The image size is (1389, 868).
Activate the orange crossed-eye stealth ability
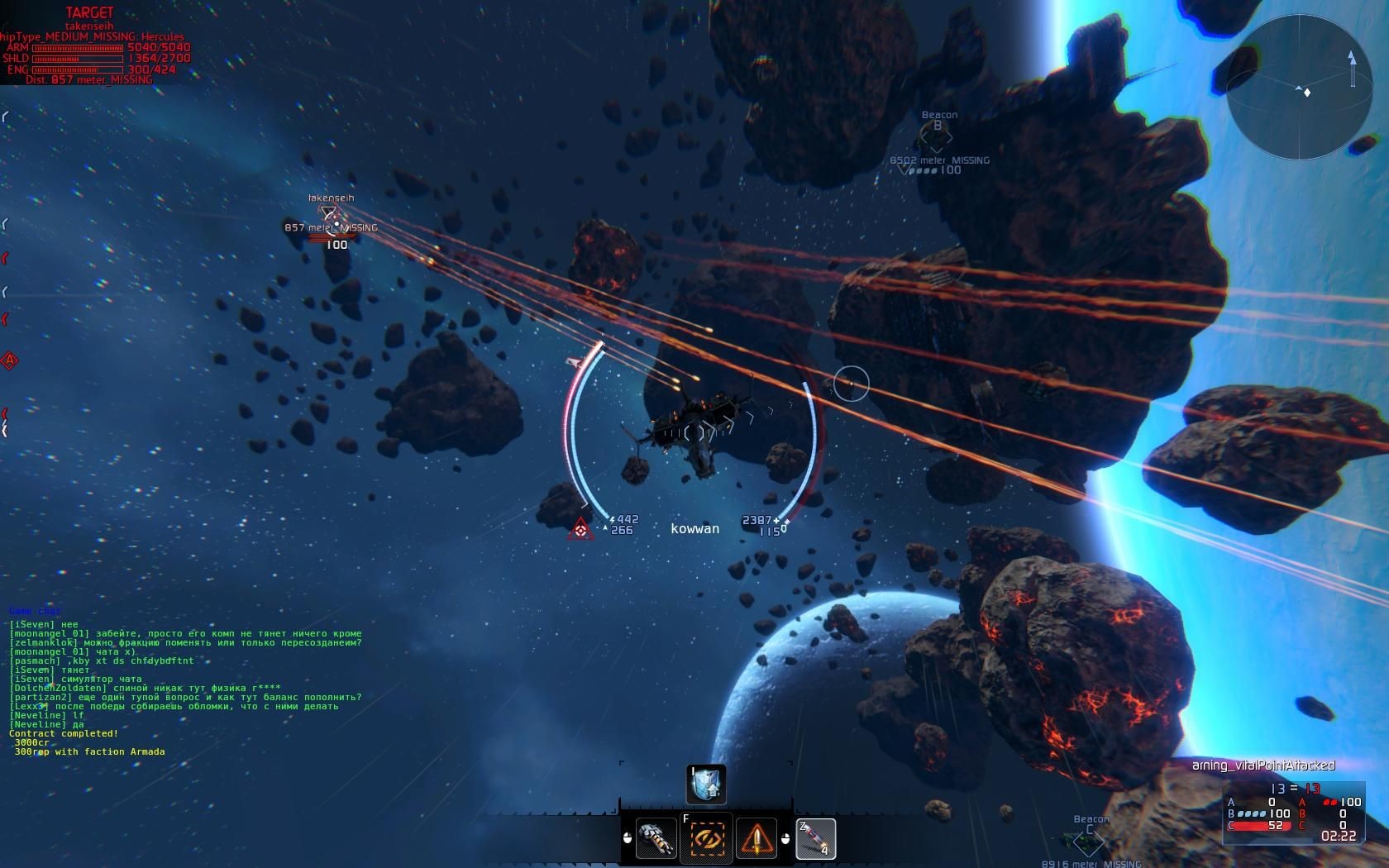706,838
